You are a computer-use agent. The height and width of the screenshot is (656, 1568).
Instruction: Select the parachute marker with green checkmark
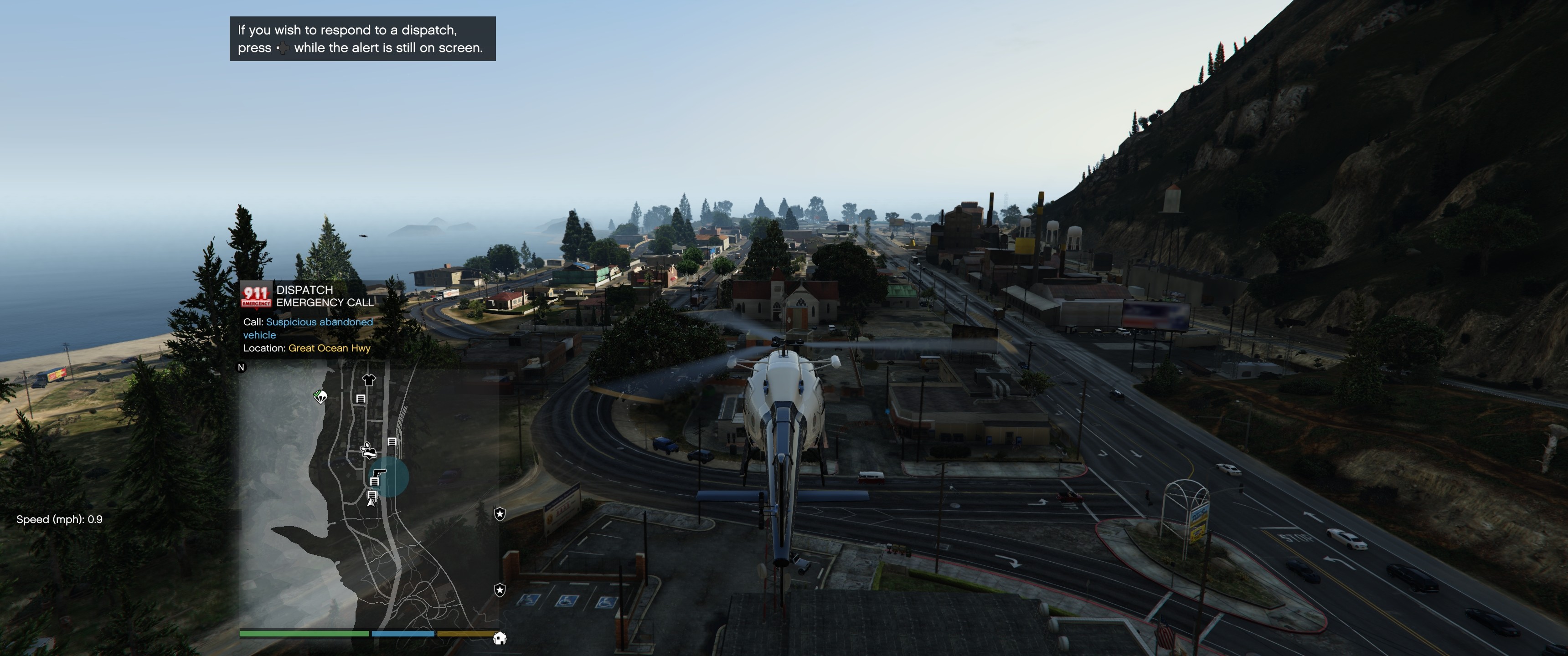coord(320,397)
